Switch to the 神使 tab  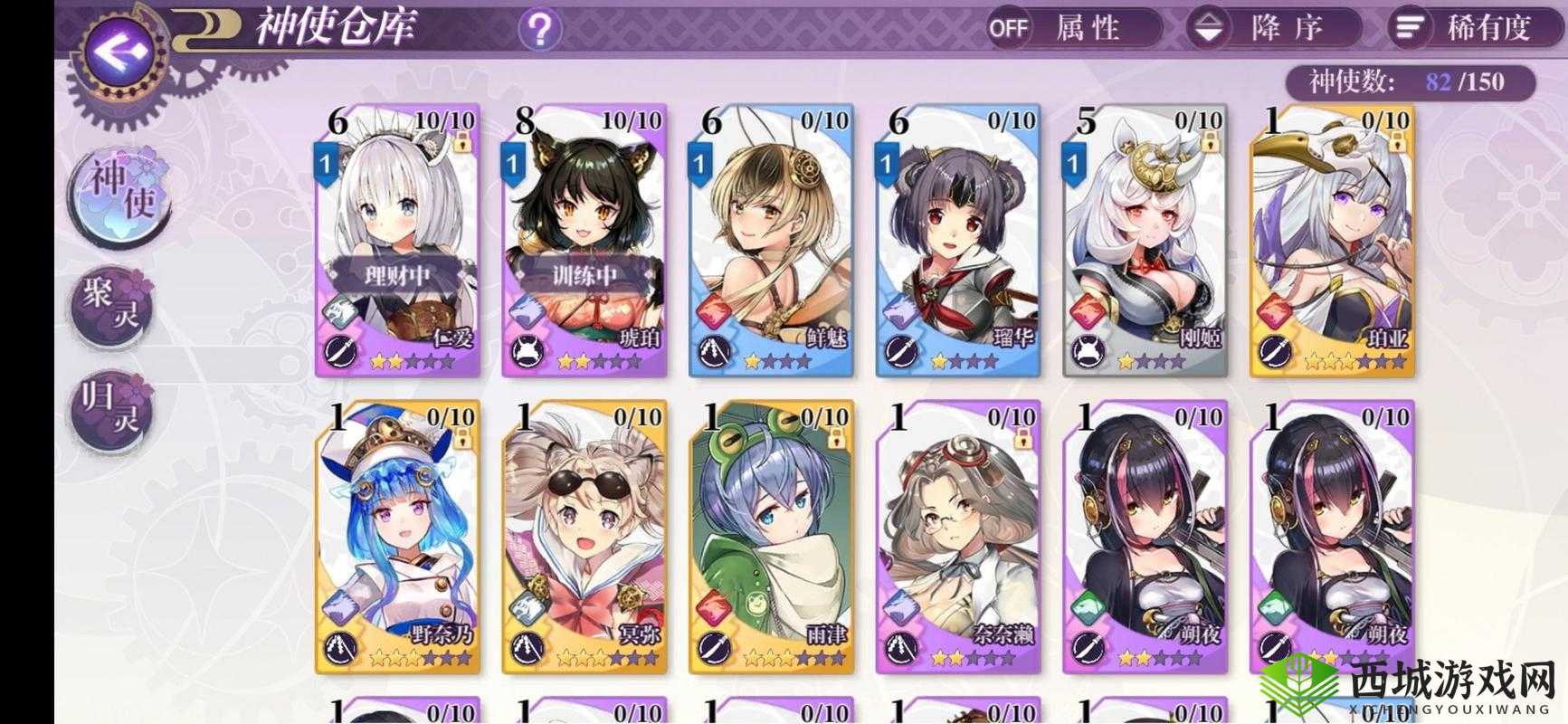118,192
